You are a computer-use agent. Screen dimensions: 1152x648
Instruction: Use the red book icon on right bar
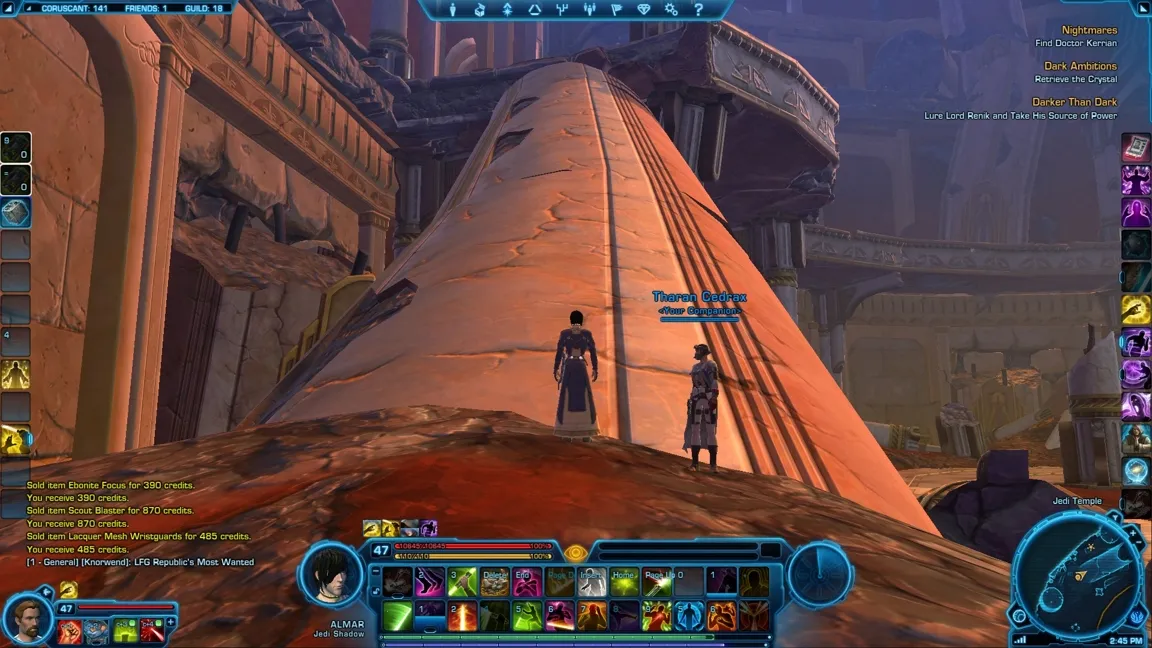[1136, 148]
